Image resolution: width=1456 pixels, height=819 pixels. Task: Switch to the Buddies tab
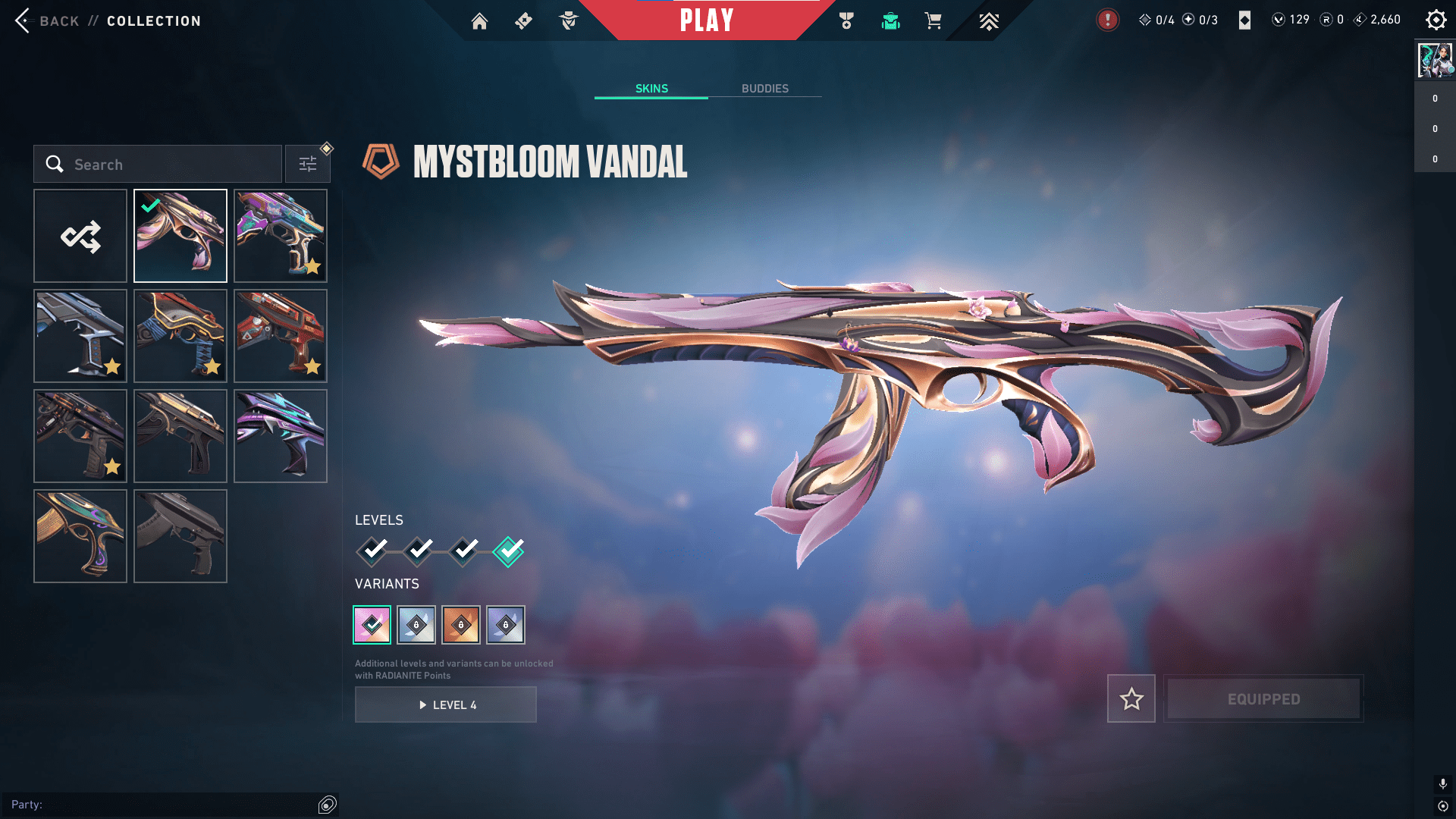[764, 89]
